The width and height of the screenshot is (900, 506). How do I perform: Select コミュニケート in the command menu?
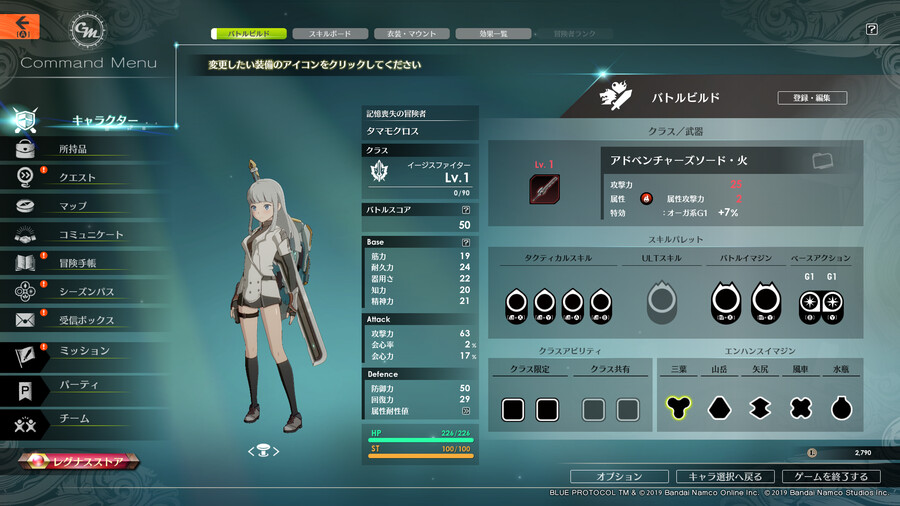click(x=91, y=235)
